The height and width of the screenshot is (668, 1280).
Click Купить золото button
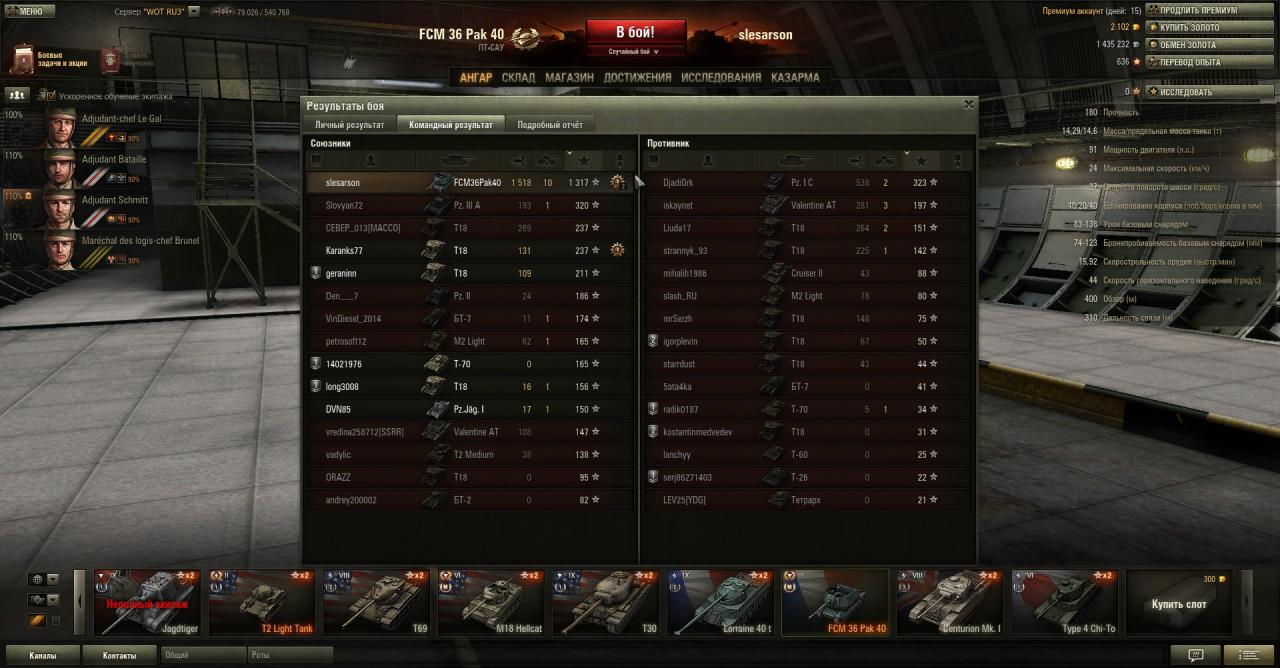(1193, 27)
